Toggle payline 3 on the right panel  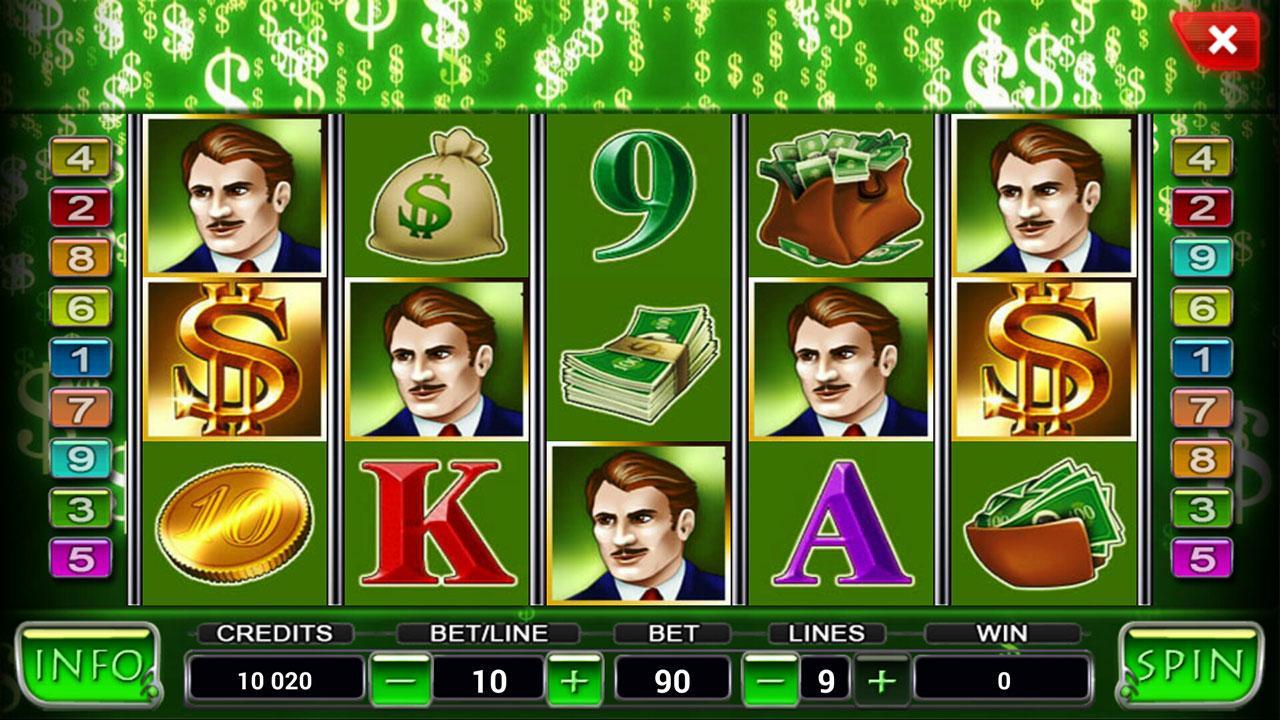1203,506
